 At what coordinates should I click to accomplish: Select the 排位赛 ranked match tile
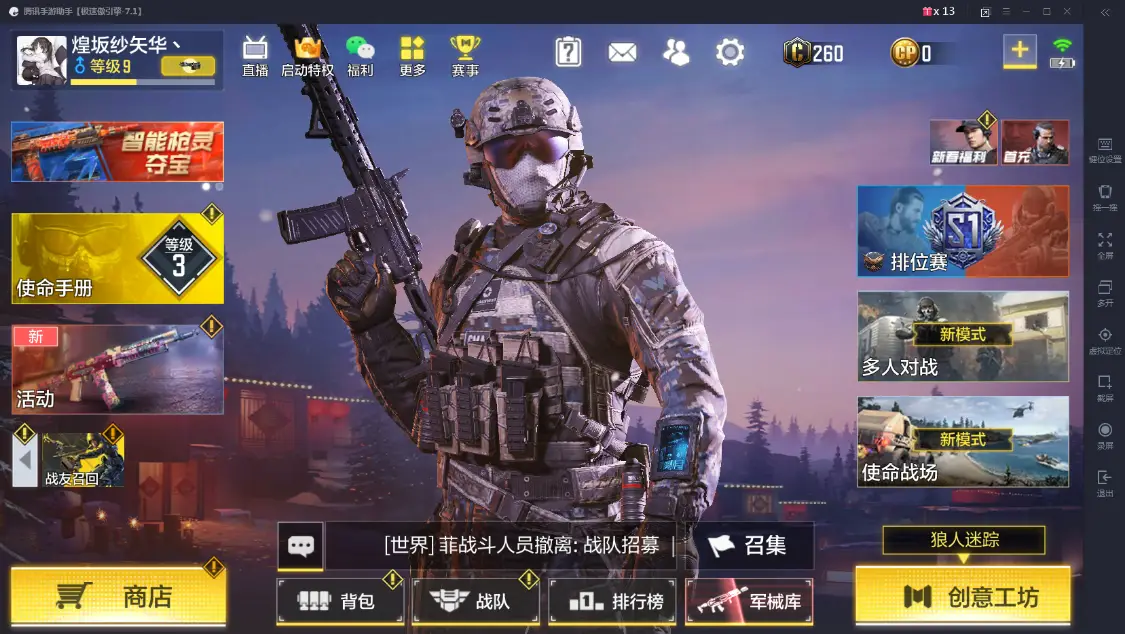coord(962,231)
